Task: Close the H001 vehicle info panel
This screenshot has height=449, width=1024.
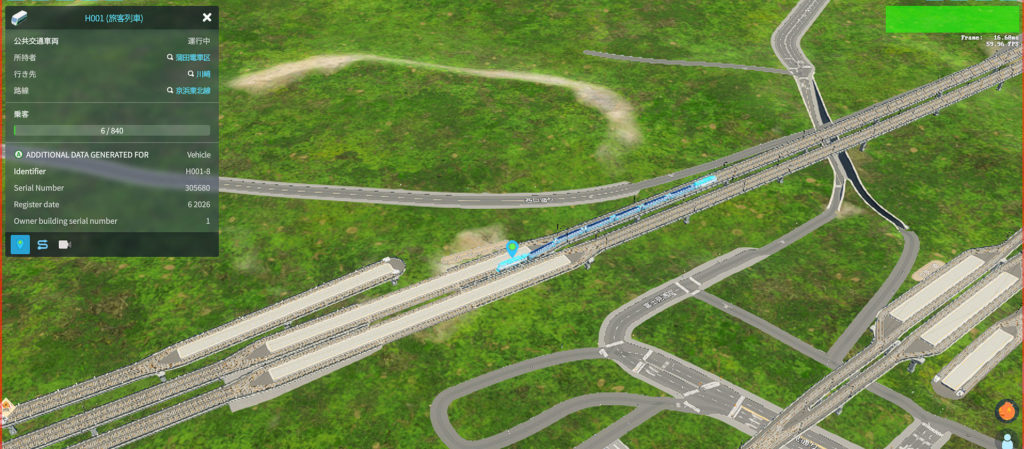Action: coord(207,17)
